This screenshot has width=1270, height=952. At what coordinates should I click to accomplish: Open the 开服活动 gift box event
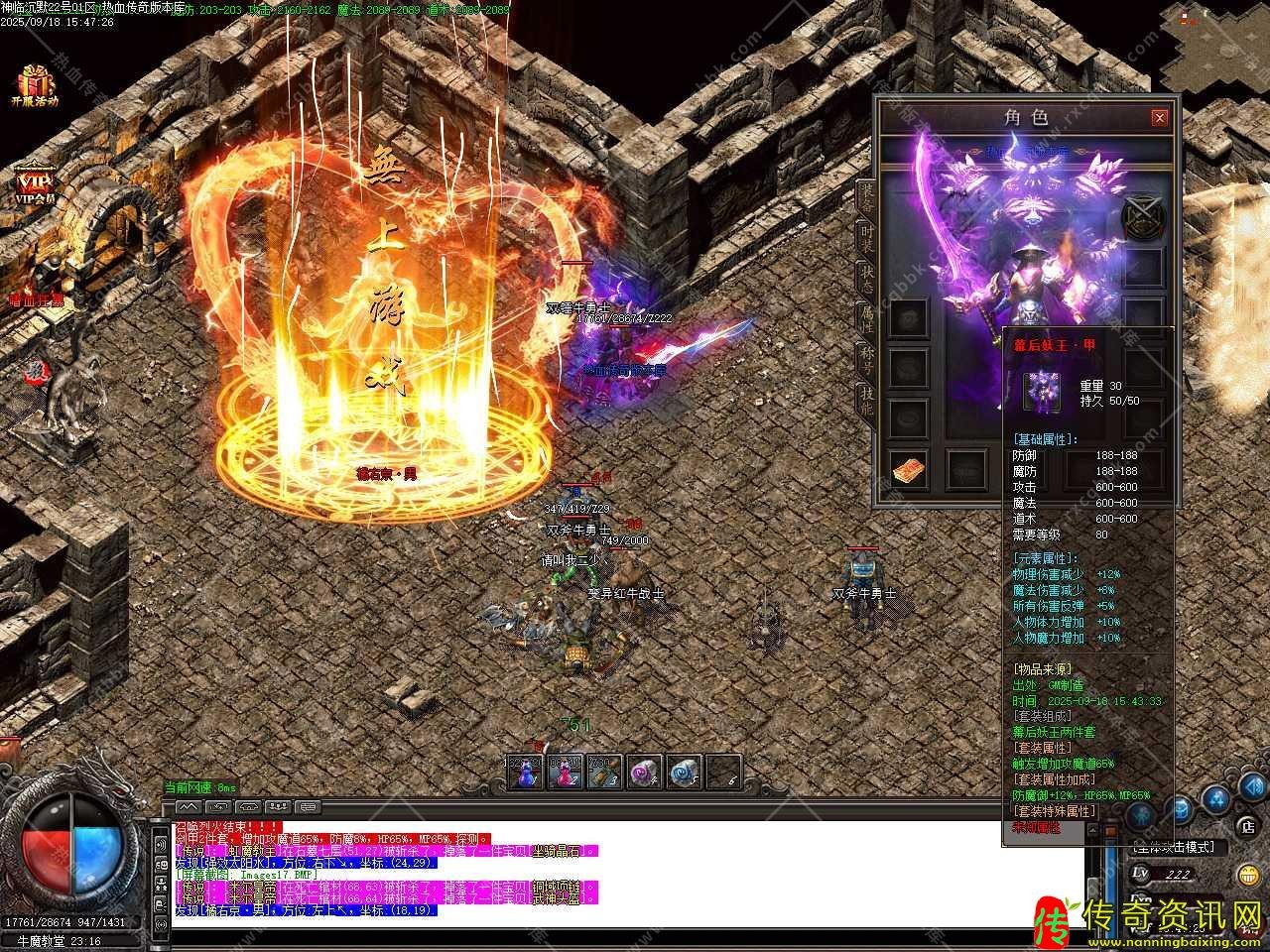pyautogui.click(x=35, y=85)
